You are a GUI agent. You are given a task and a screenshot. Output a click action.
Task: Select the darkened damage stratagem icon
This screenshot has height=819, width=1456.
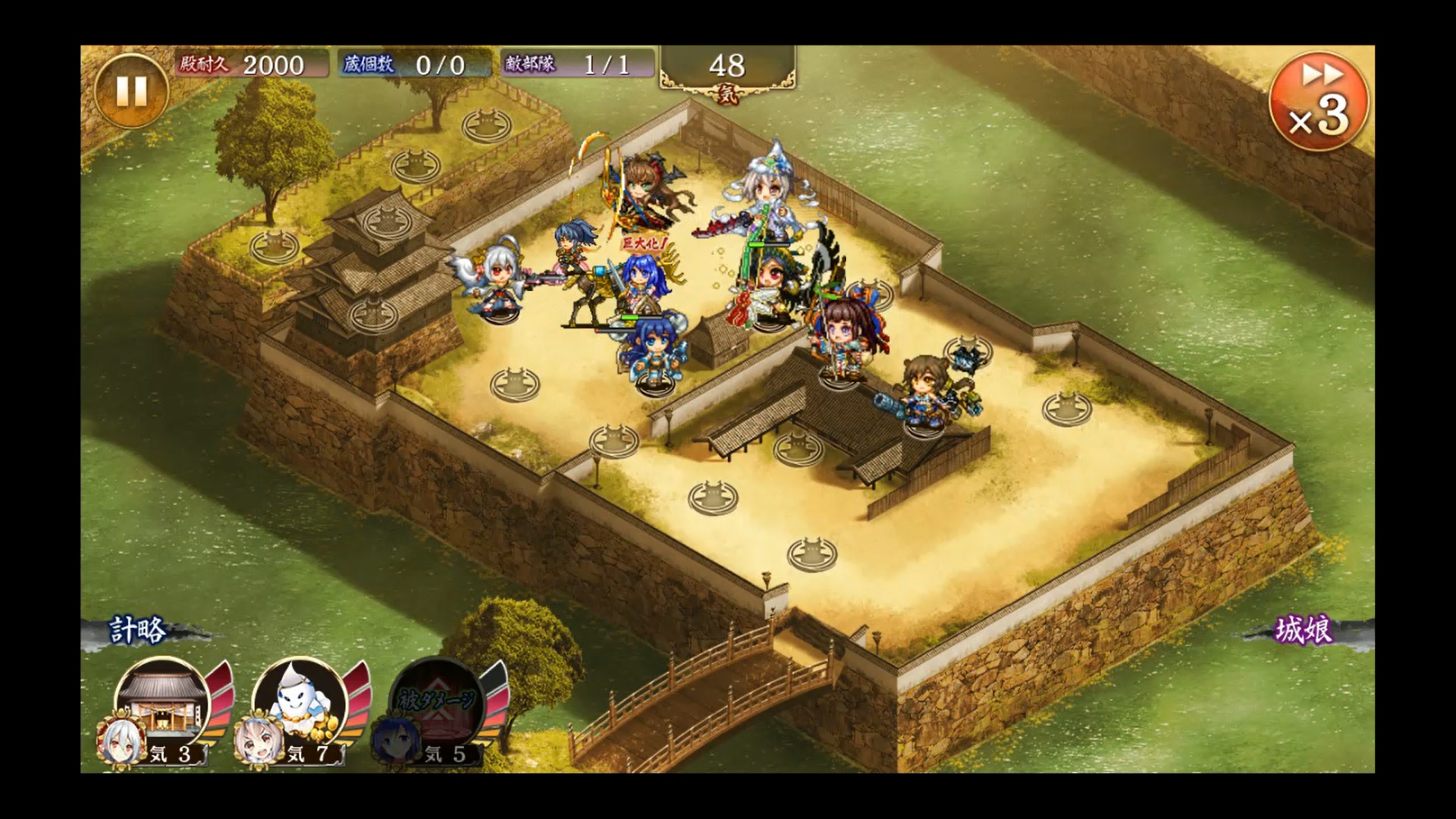point(436,702)
